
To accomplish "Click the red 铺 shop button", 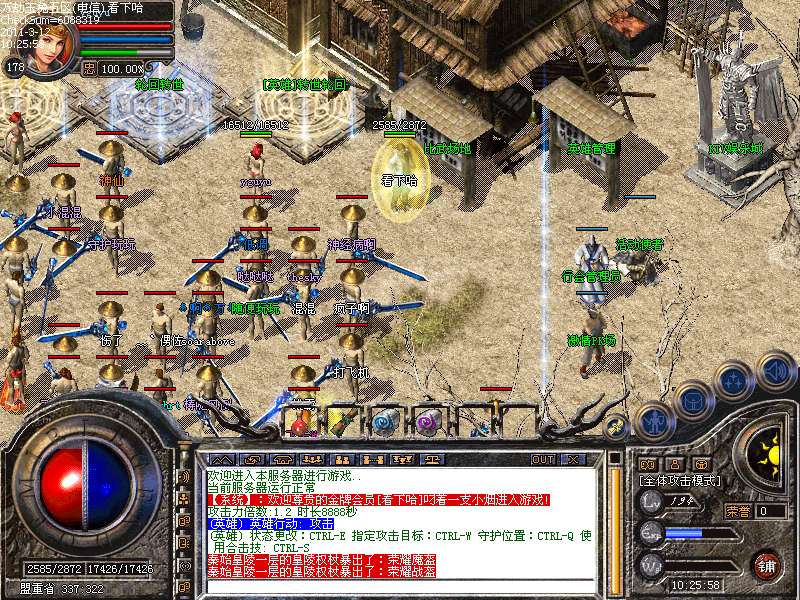I will [767, 563].
